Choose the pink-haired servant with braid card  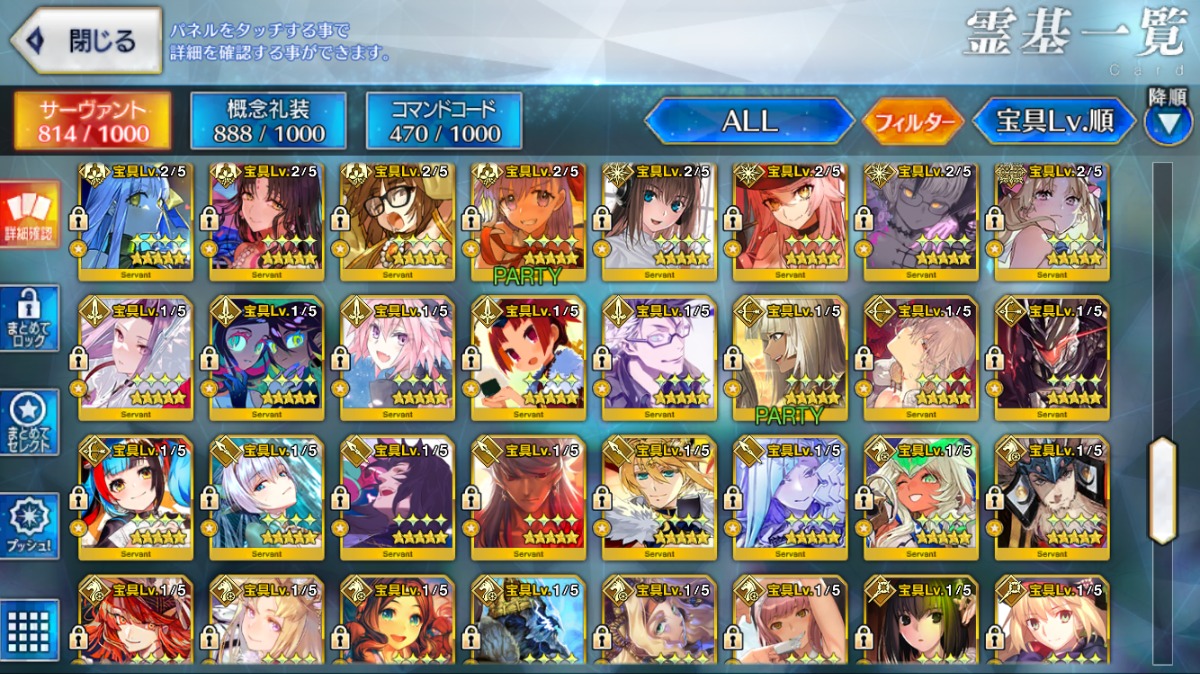[397, 356]
